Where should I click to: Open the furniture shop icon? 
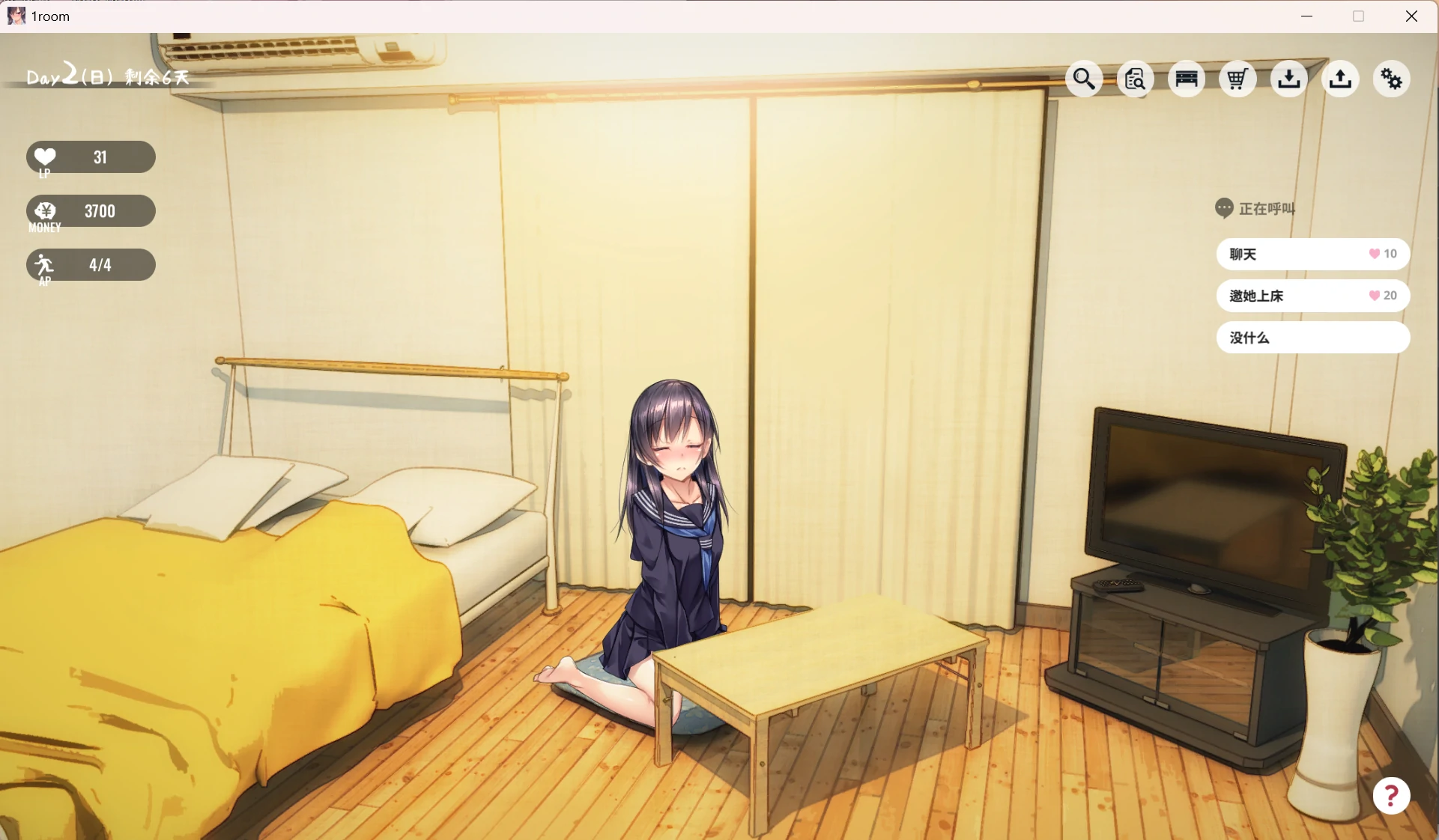click(x=1186, y=79)
